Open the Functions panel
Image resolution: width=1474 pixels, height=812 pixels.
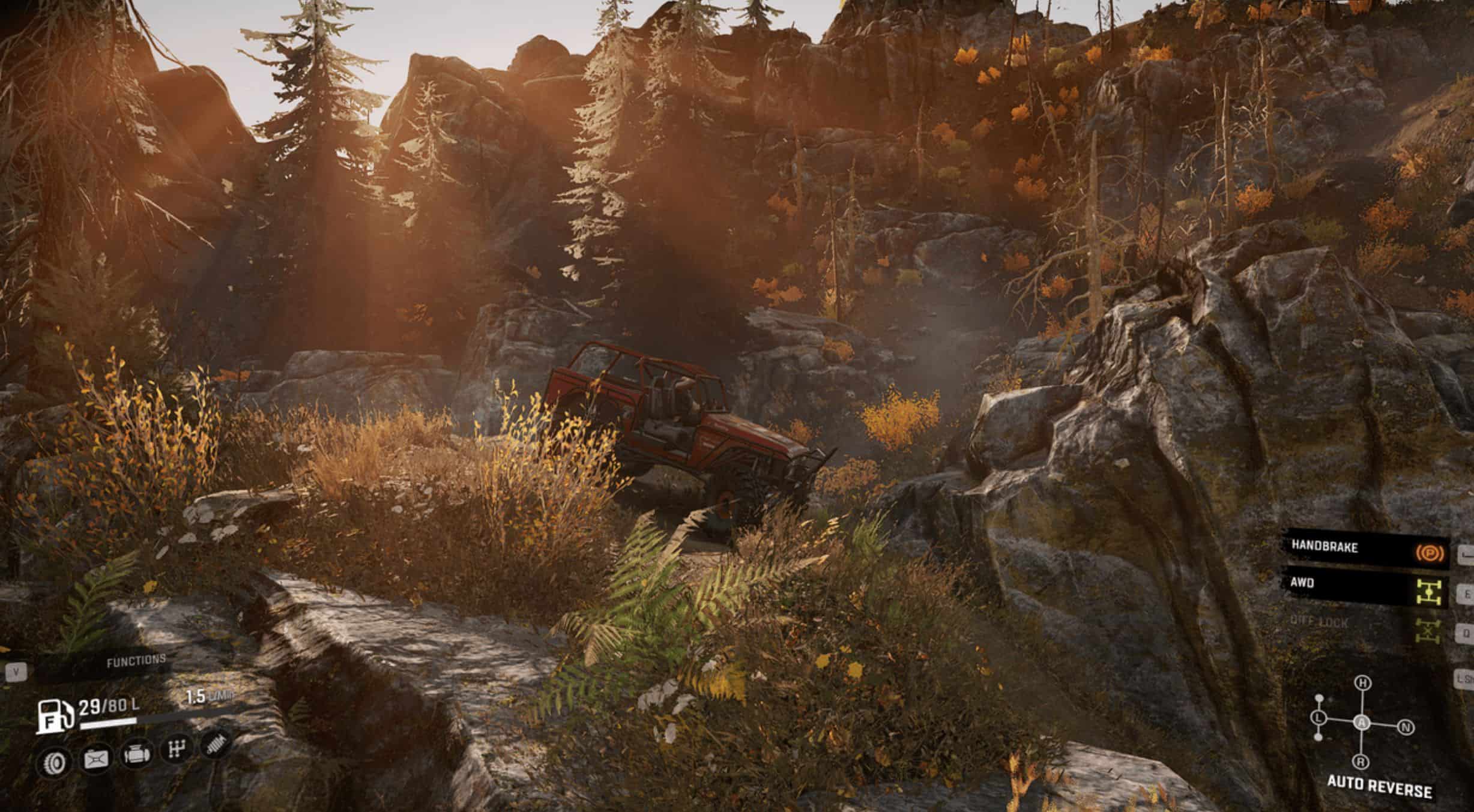[x=136, y=661]
